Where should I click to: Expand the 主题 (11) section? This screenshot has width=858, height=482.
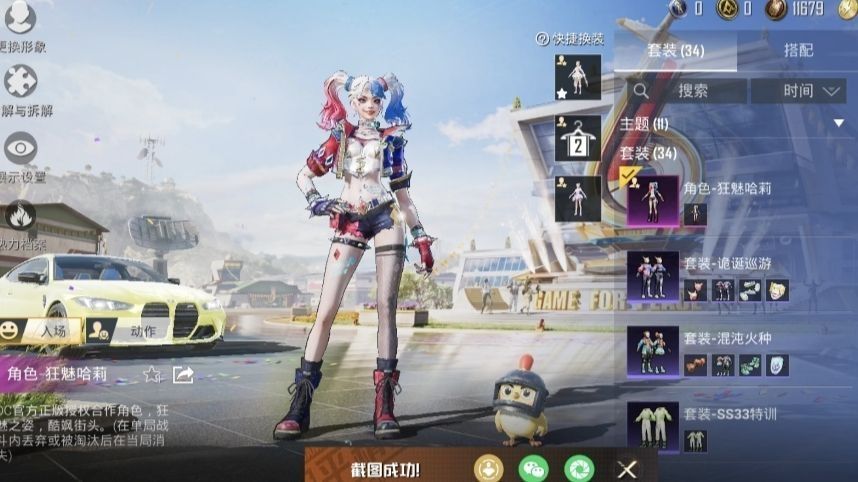(839, 123)
